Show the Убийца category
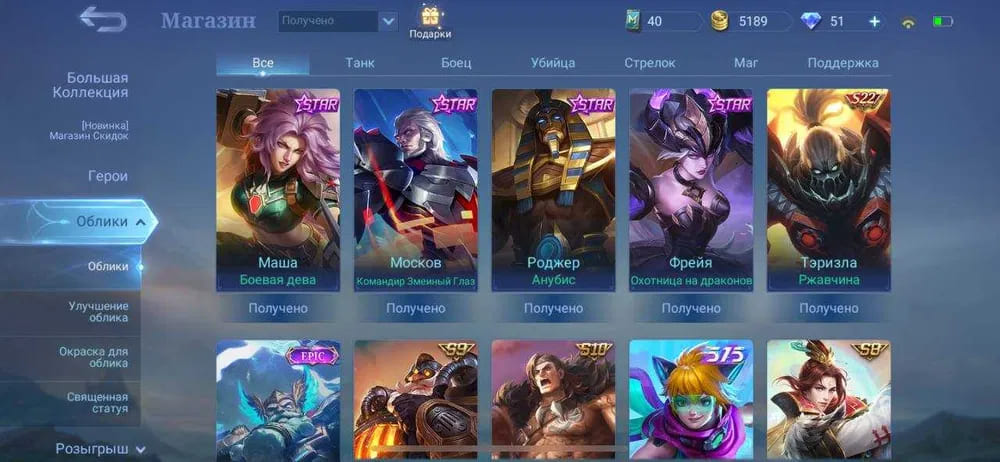This screenshot has height=462, width=1000. point(553,63)
